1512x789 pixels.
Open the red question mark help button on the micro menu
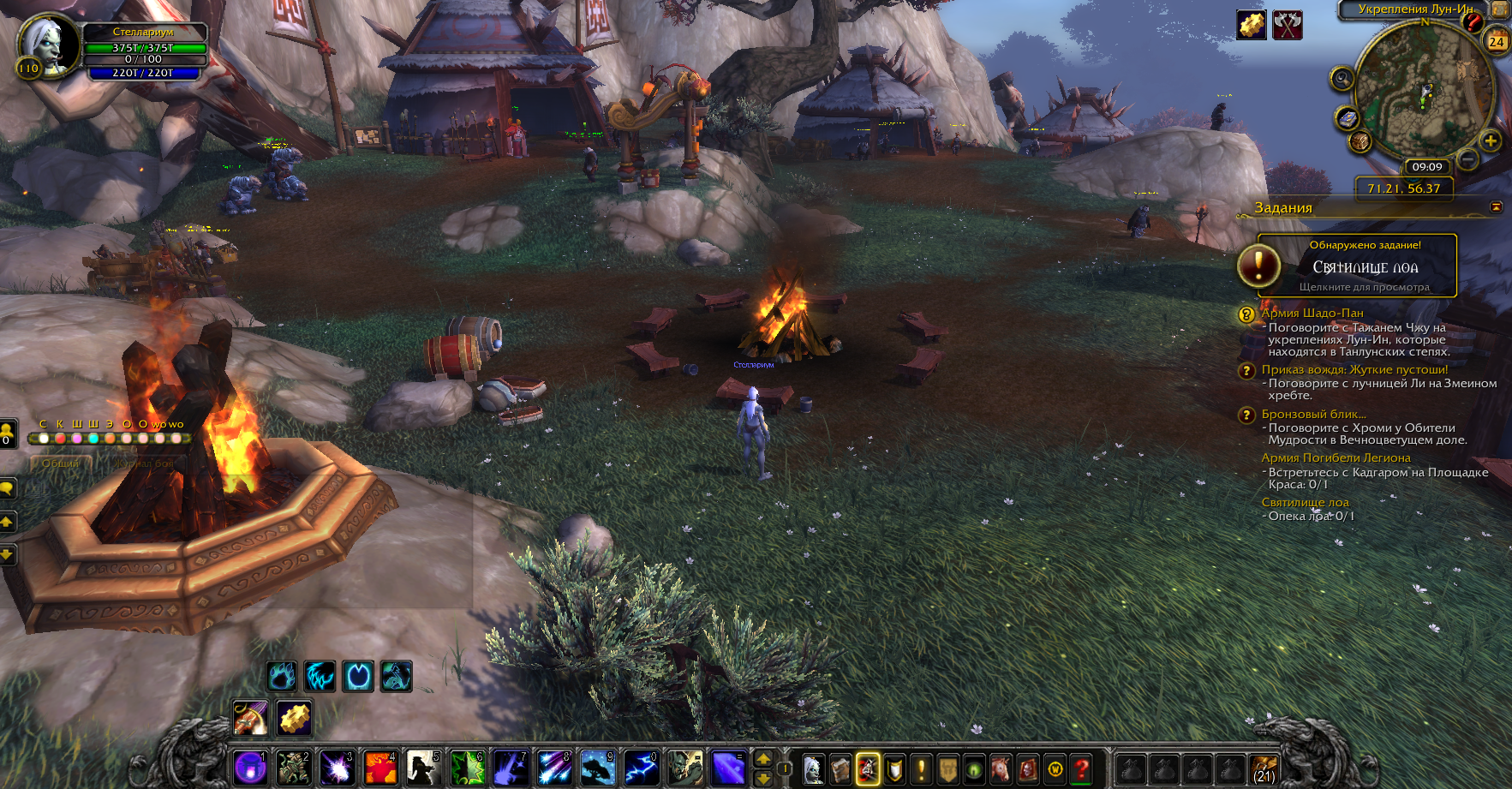point(1082,768)
